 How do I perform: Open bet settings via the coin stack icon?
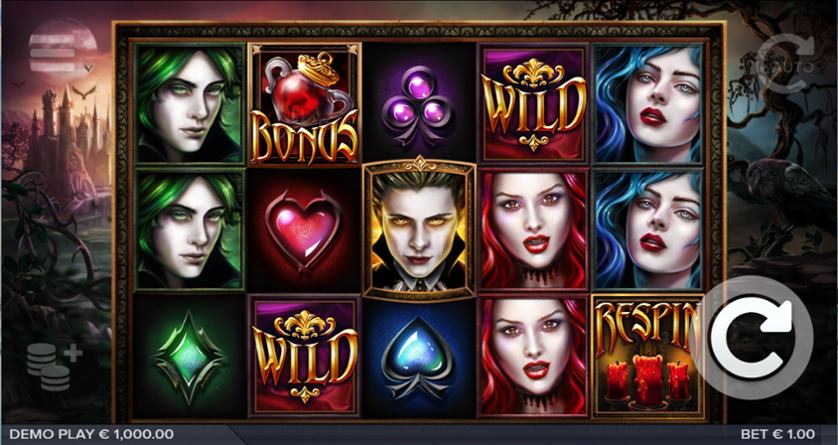tap(53, 365)
